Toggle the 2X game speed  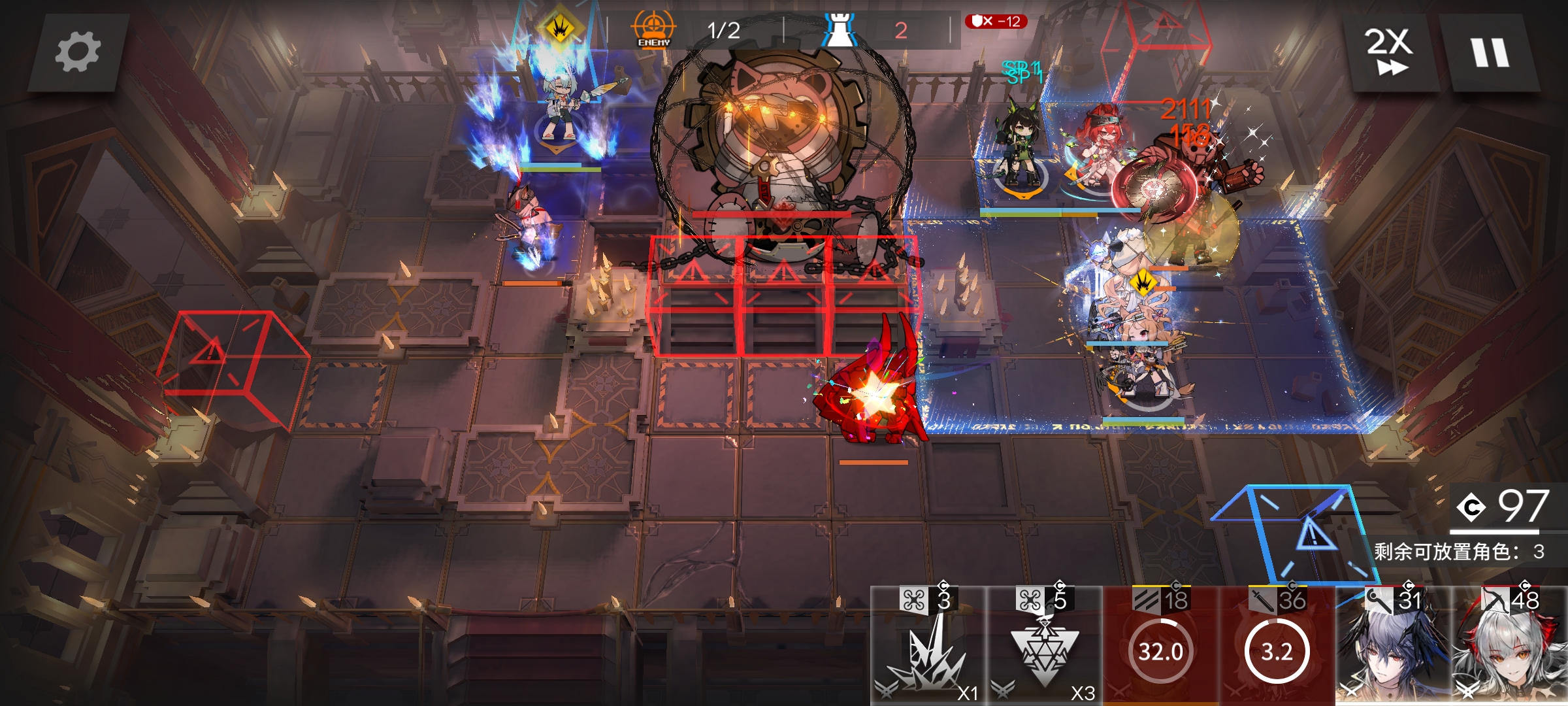[x=1390, y=52]
